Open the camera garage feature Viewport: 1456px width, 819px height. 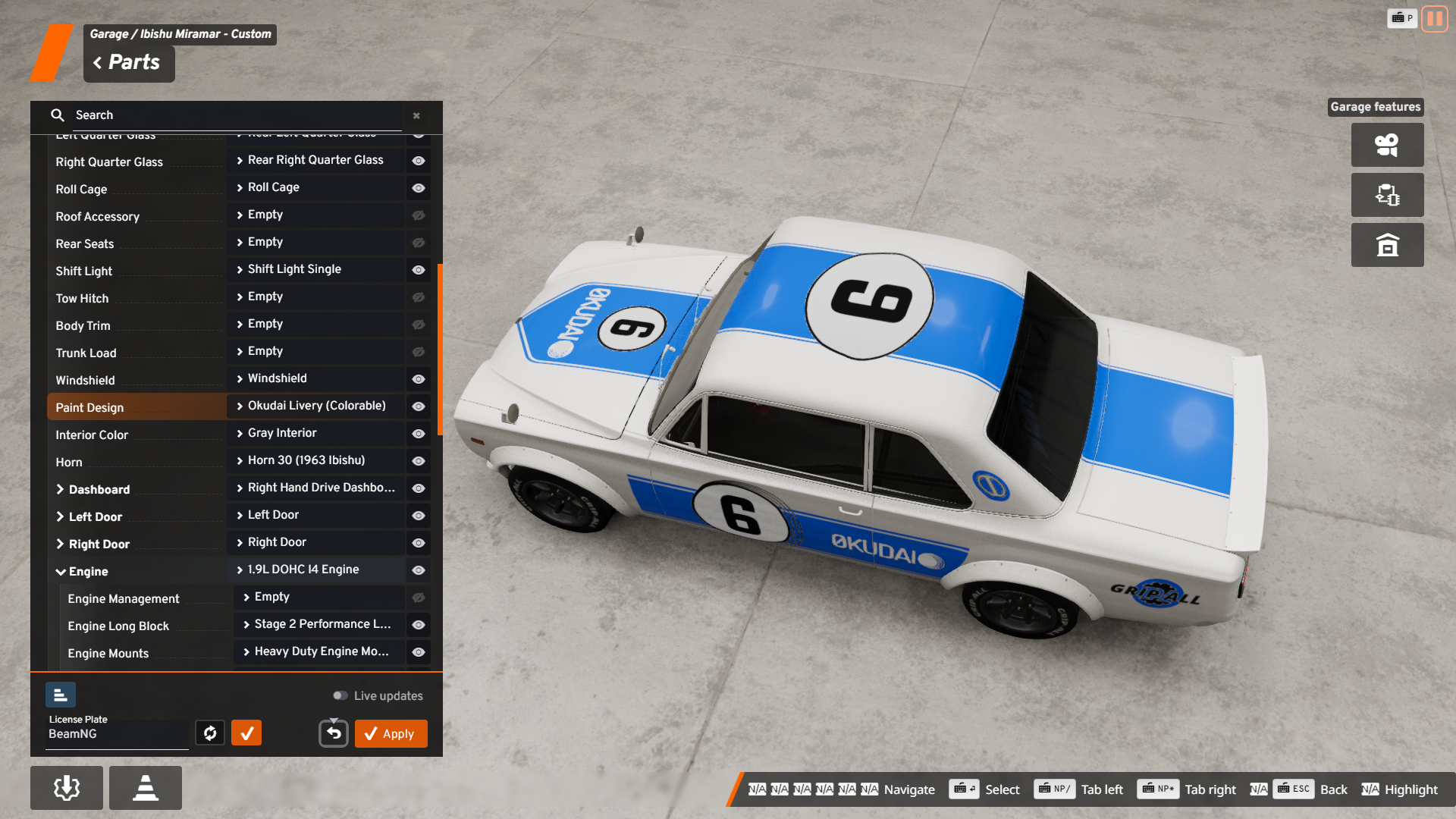1387,145
